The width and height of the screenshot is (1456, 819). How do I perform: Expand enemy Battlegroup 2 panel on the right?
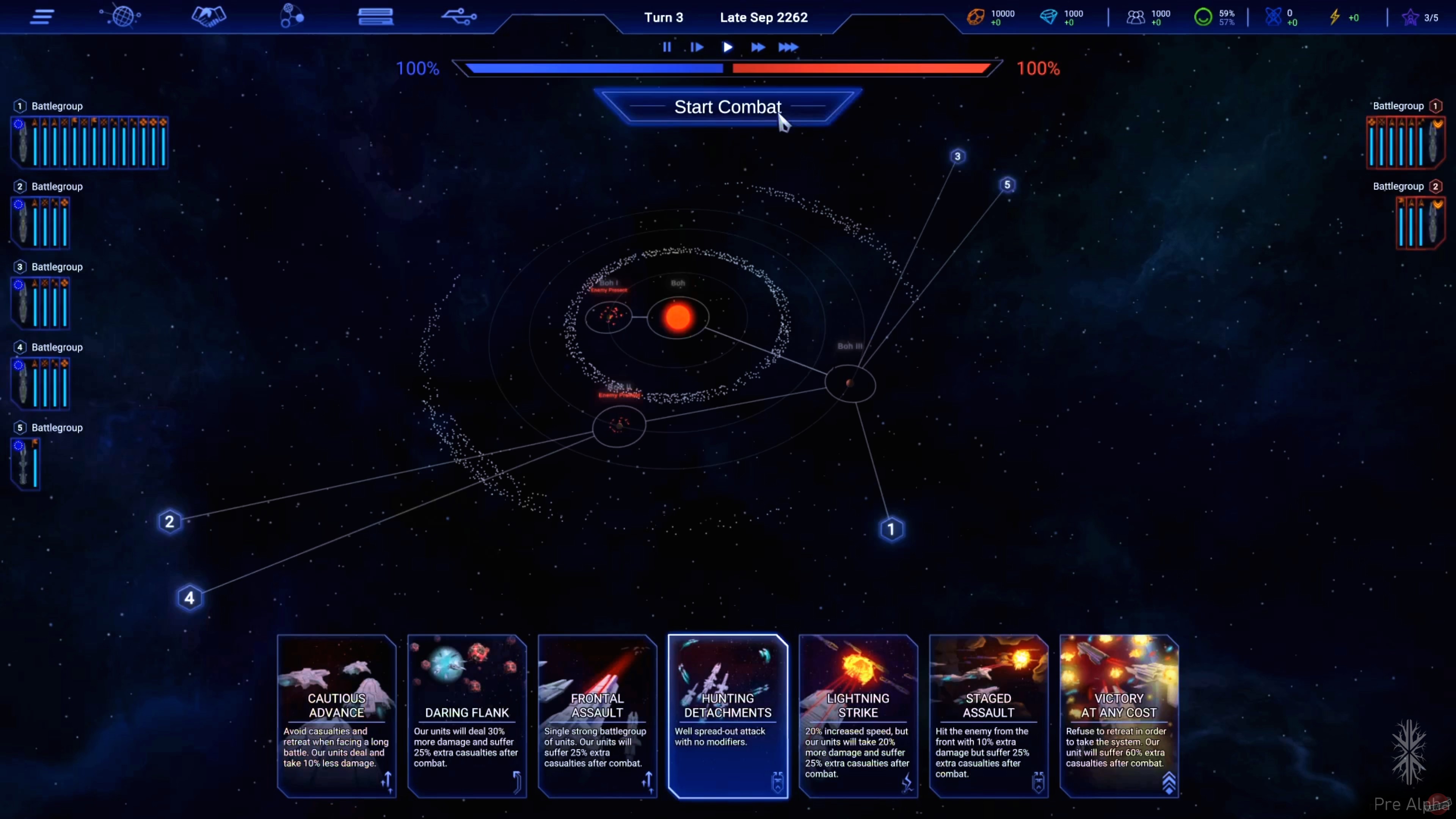(x=1420, y=222)
